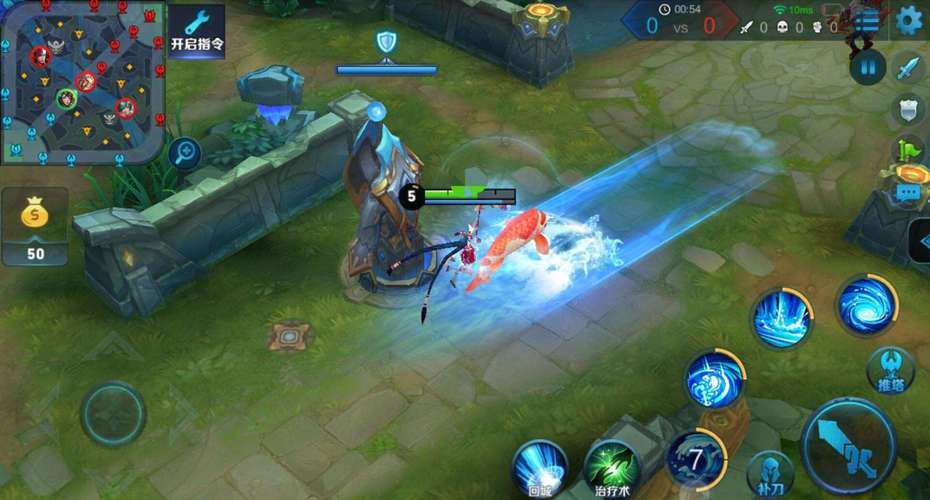
Task: Select the skill showing cooldown 7
Action: pos(695,459)
